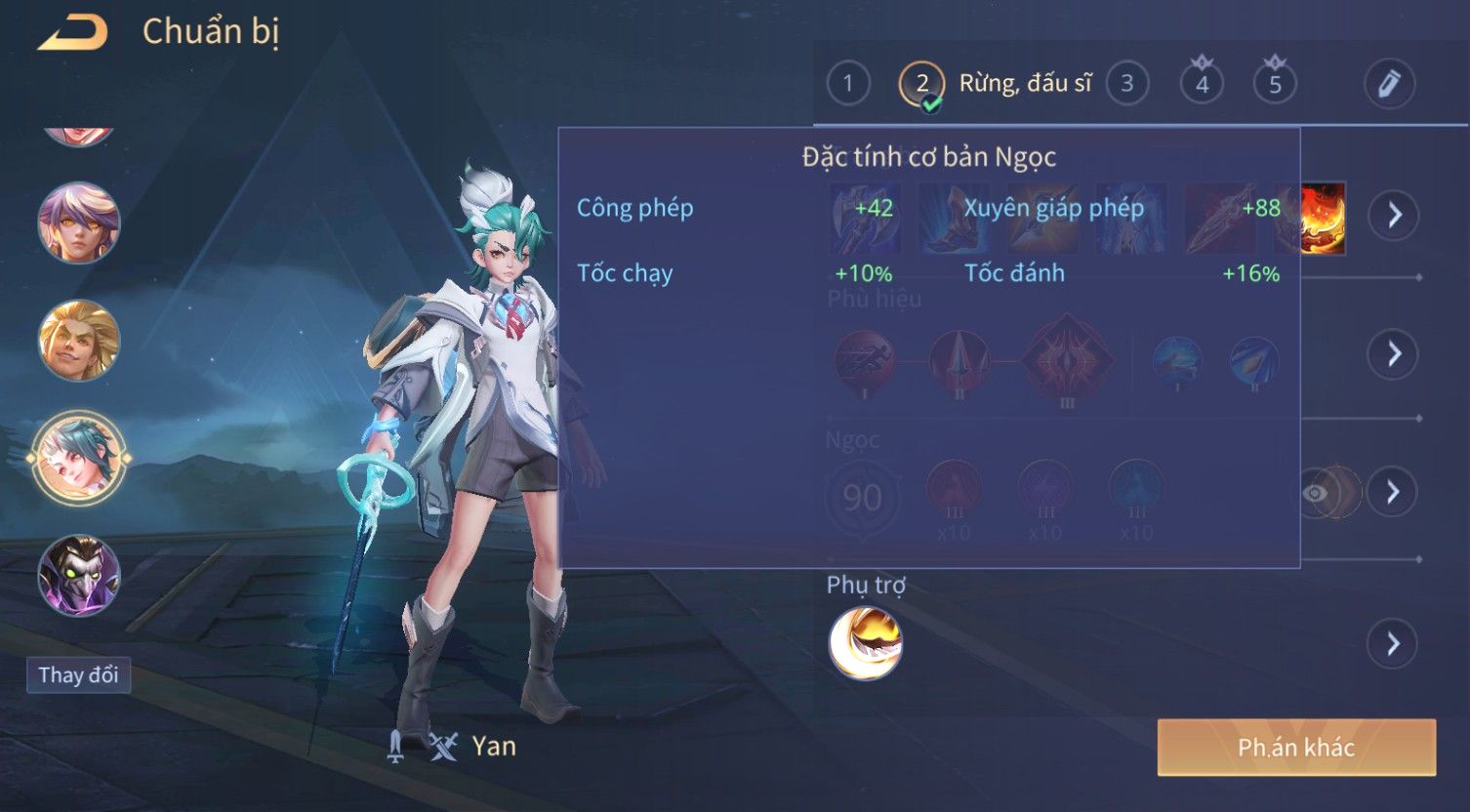Select the flame equipment item icon
Screen dimensions: 1470x812
point(1324,217)
